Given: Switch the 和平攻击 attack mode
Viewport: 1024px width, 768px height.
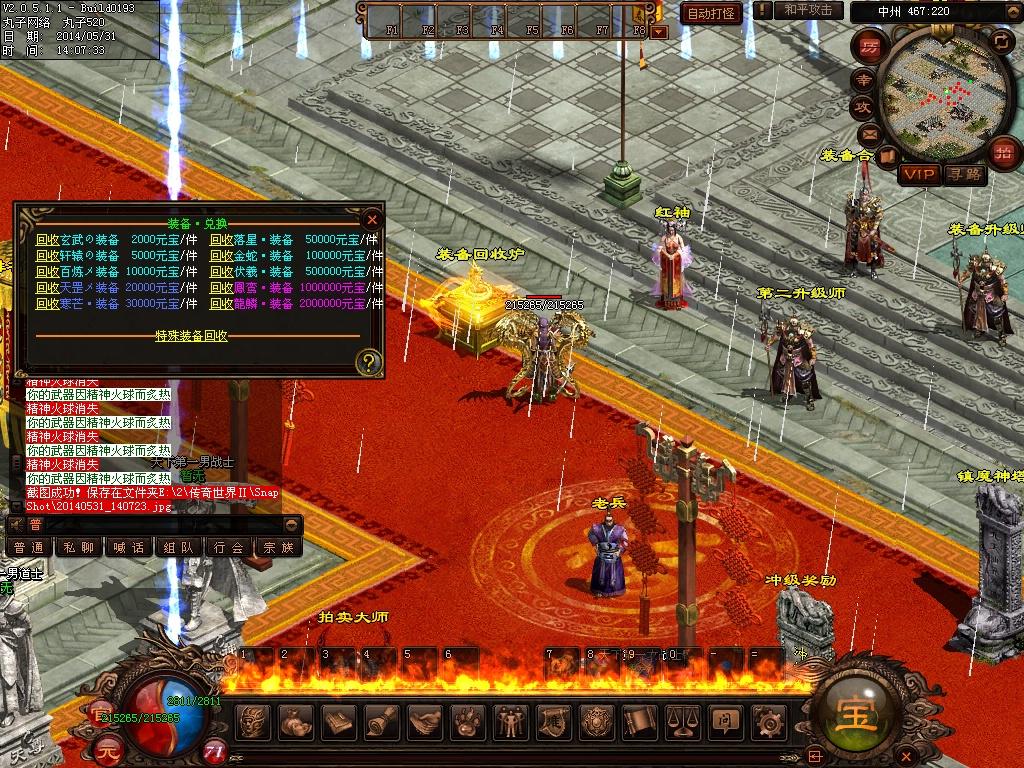Looking at the screenshot, I should (808, 10).
